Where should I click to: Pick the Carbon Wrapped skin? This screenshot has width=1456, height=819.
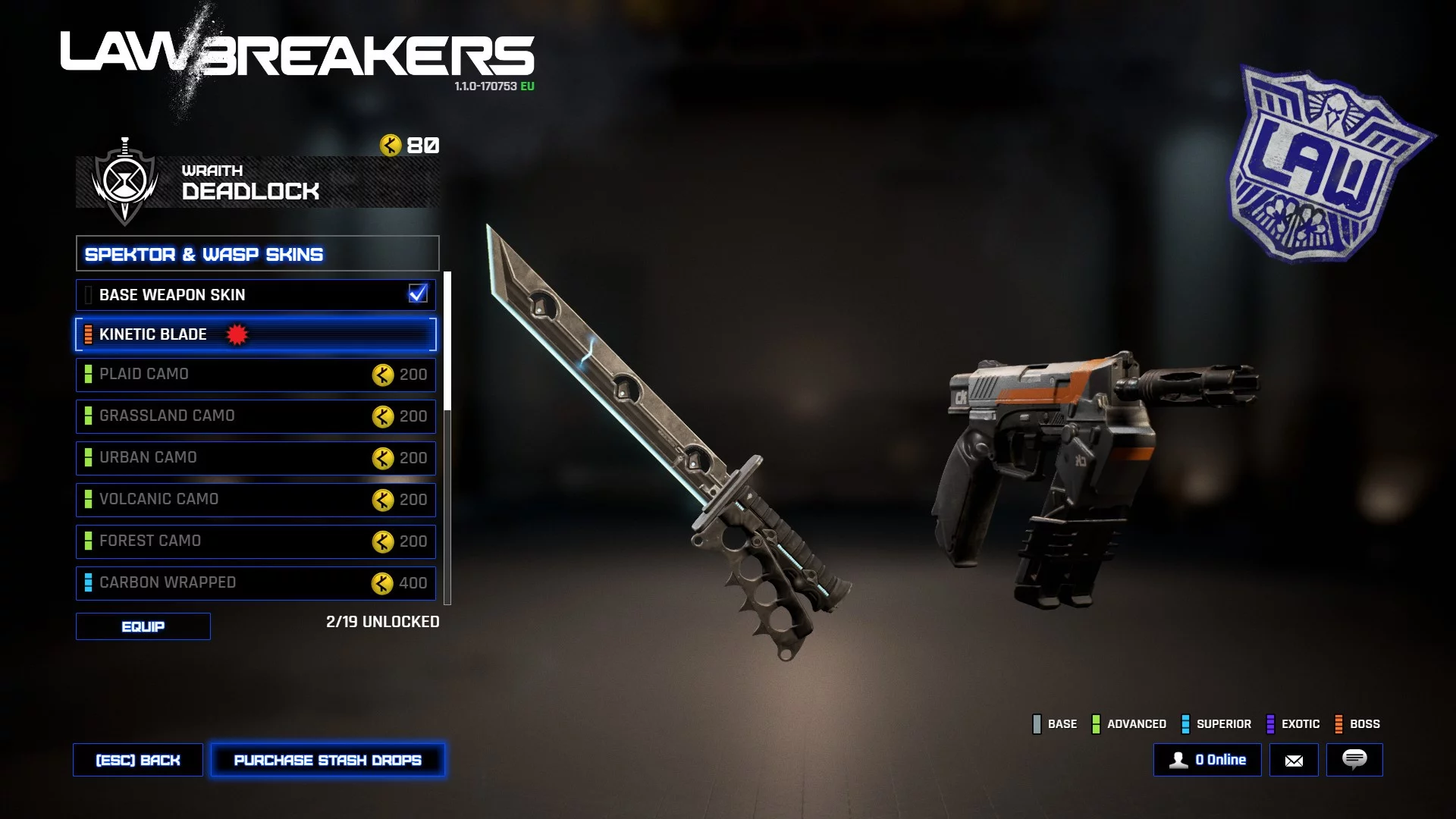[256, 583]
